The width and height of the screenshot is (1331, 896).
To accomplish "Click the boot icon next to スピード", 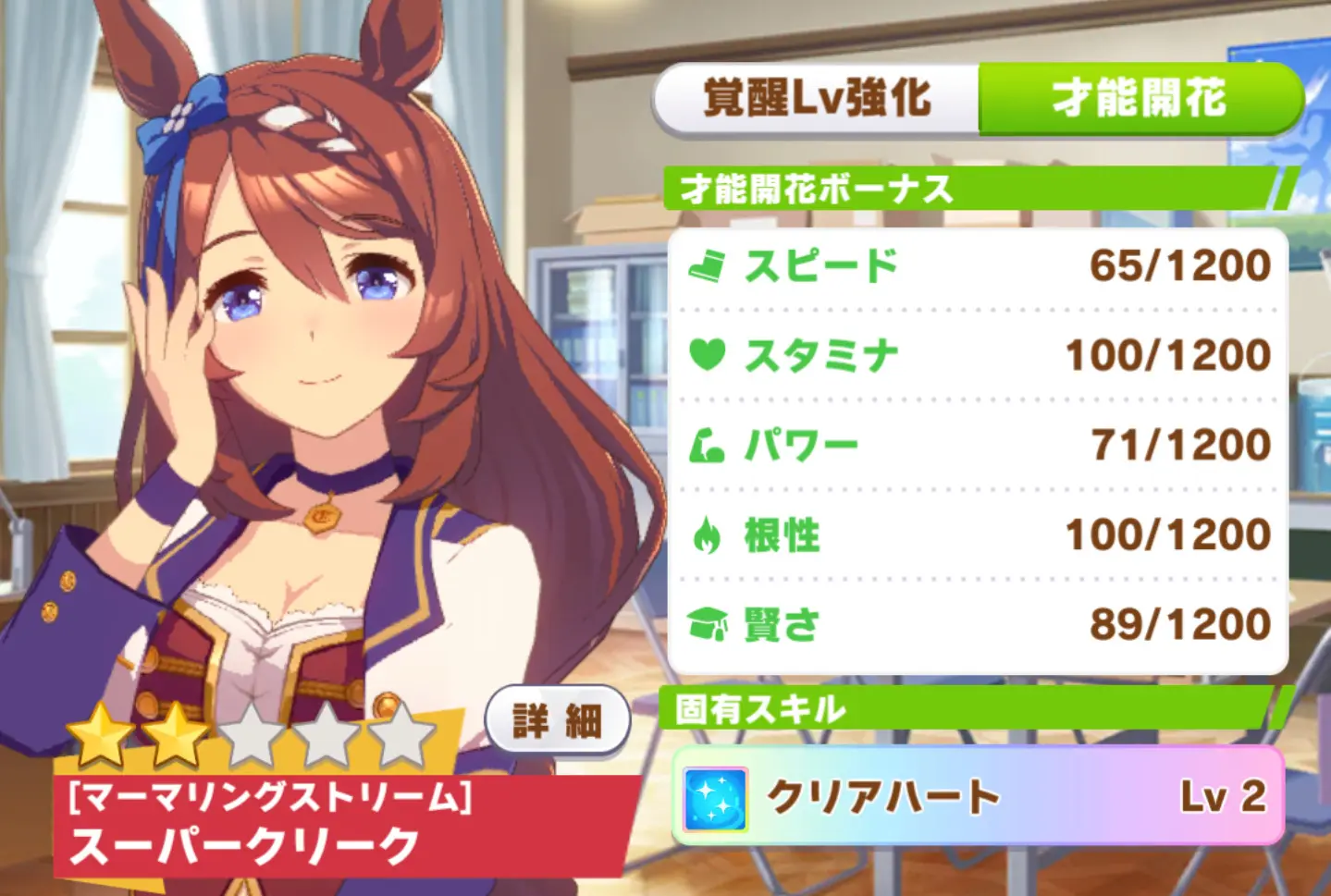I will click(709, 264).
